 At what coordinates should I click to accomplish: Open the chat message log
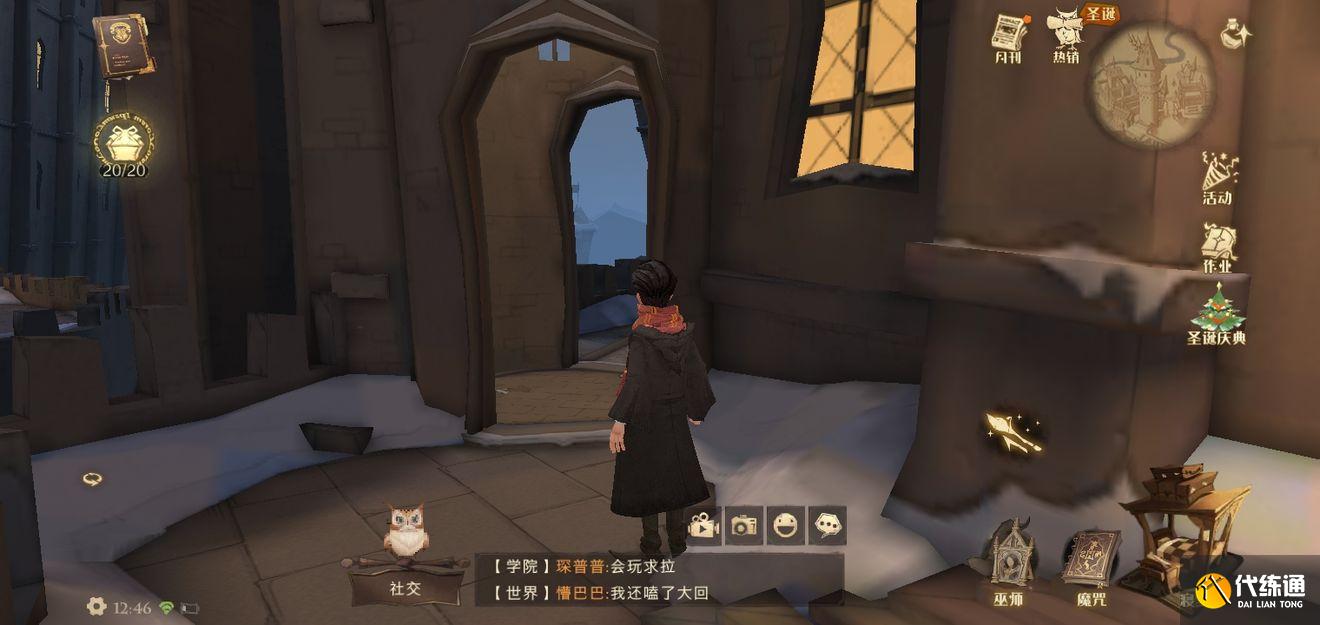[658, 579]
